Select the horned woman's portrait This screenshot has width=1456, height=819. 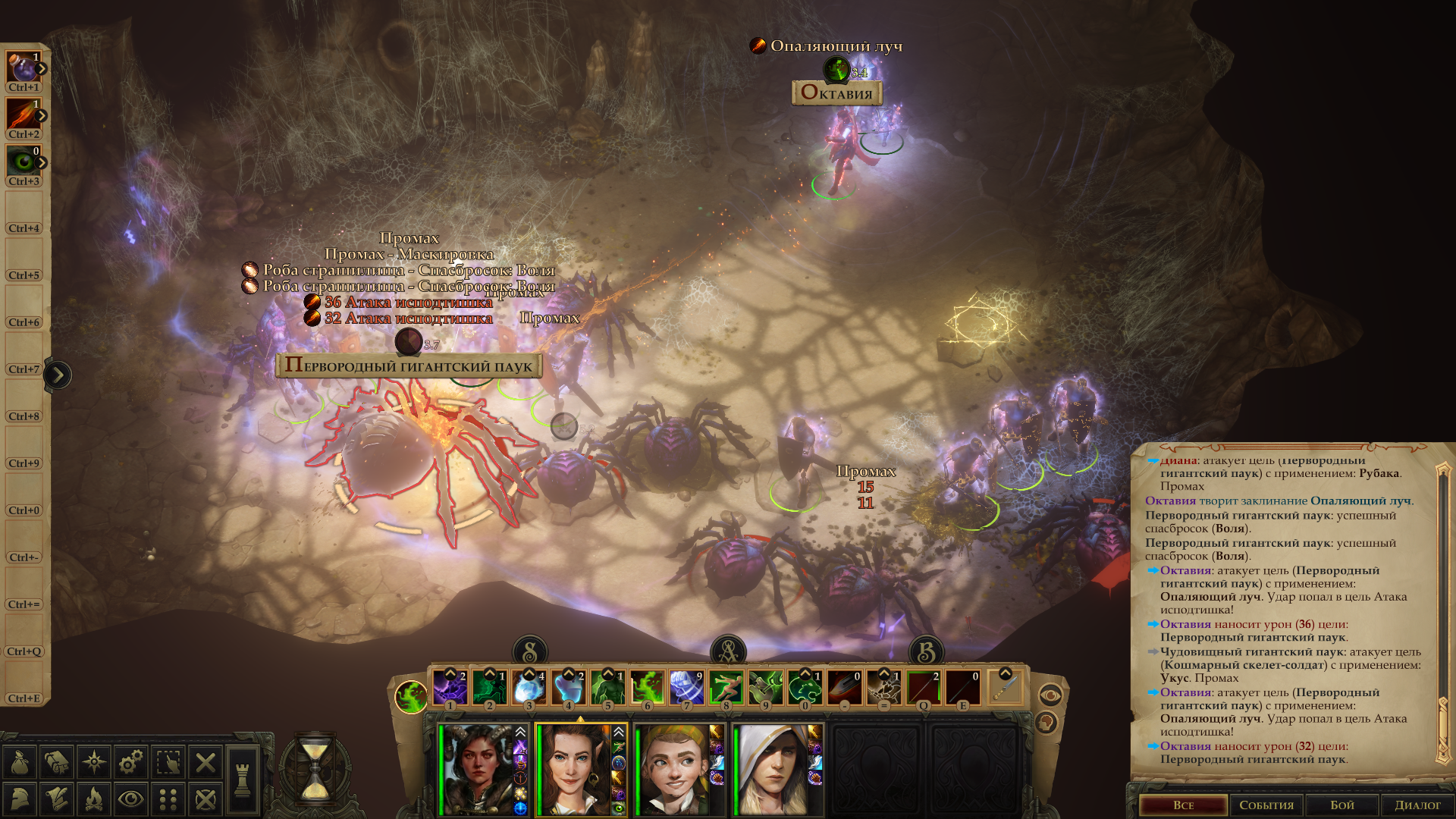(x=478, y=769)
